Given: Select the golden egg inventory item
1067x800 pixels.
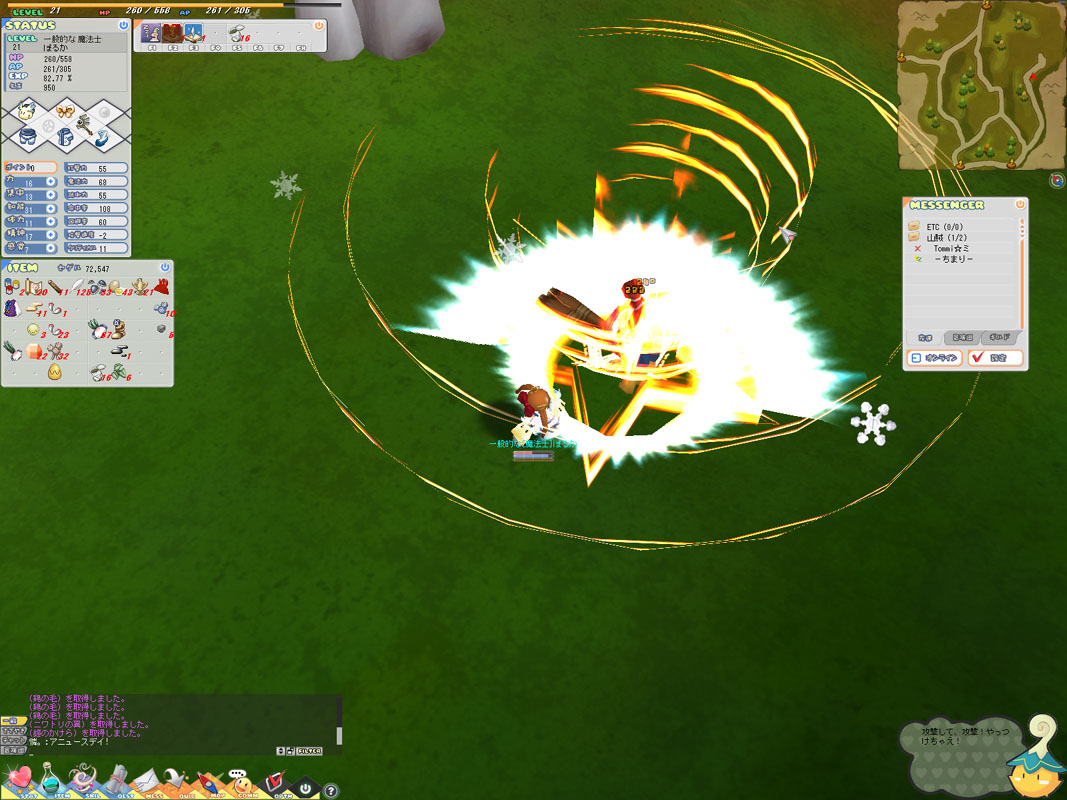Looking at the screenshot, I should 54,374.
